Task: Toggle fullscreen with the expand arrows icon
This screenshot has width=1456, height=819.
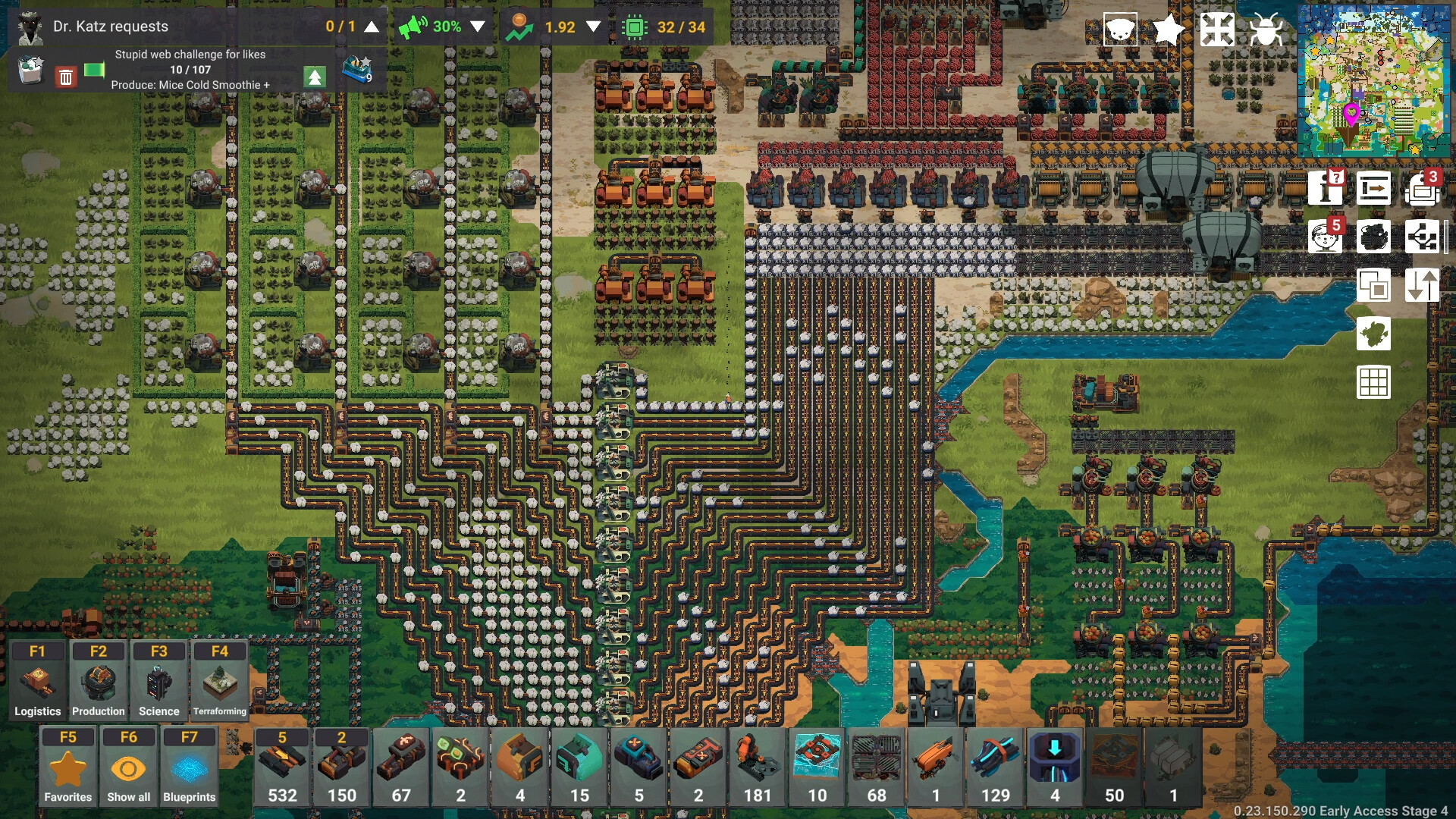Action: click(x=1219, y=30)
